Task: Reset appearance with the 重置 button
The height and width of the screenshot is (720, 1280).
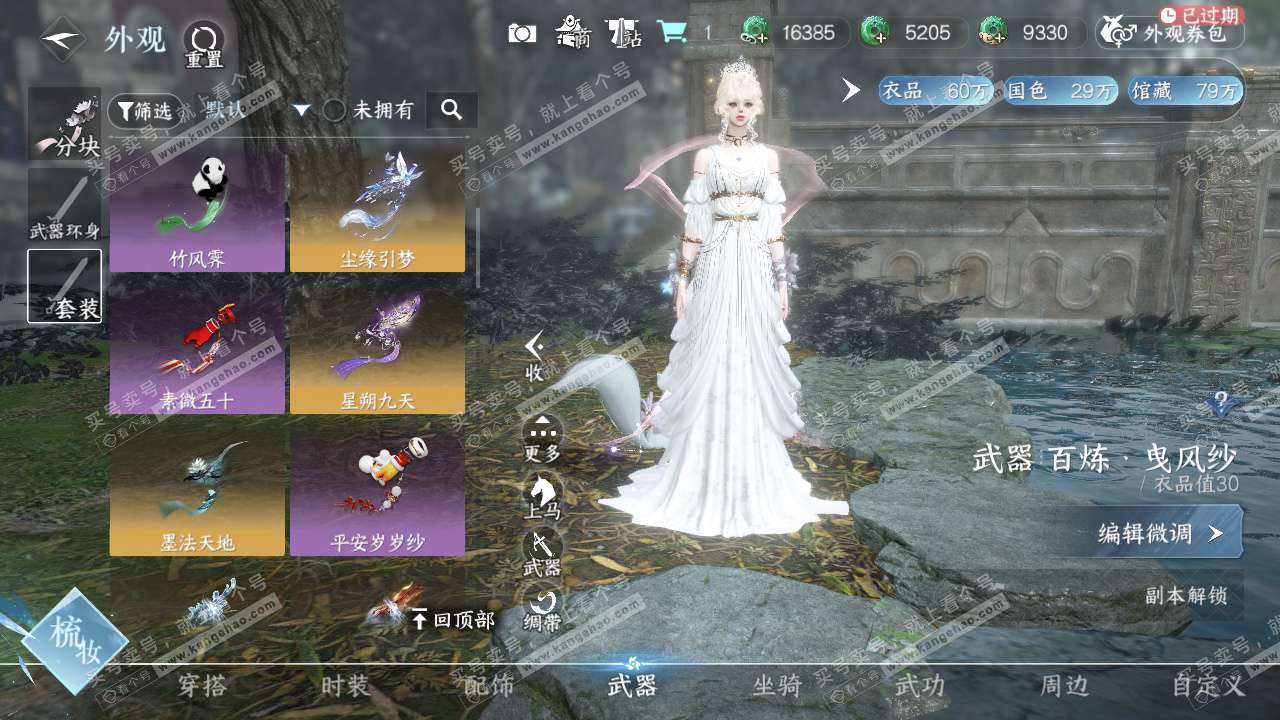Action: tap(204, 44)
